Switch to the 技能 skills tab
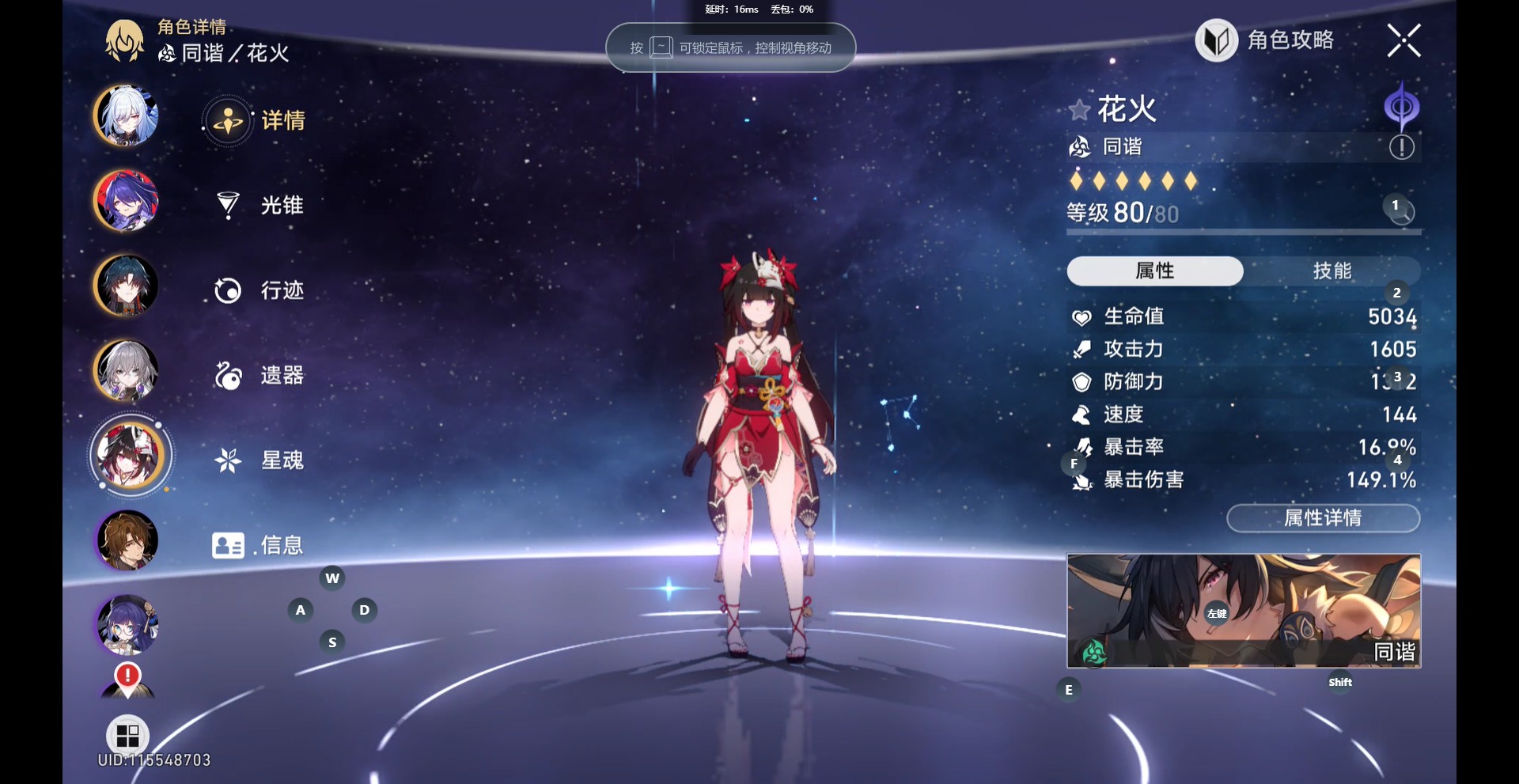The height and width of the screenshot is (784, 1519). [x=1331, y=271]
